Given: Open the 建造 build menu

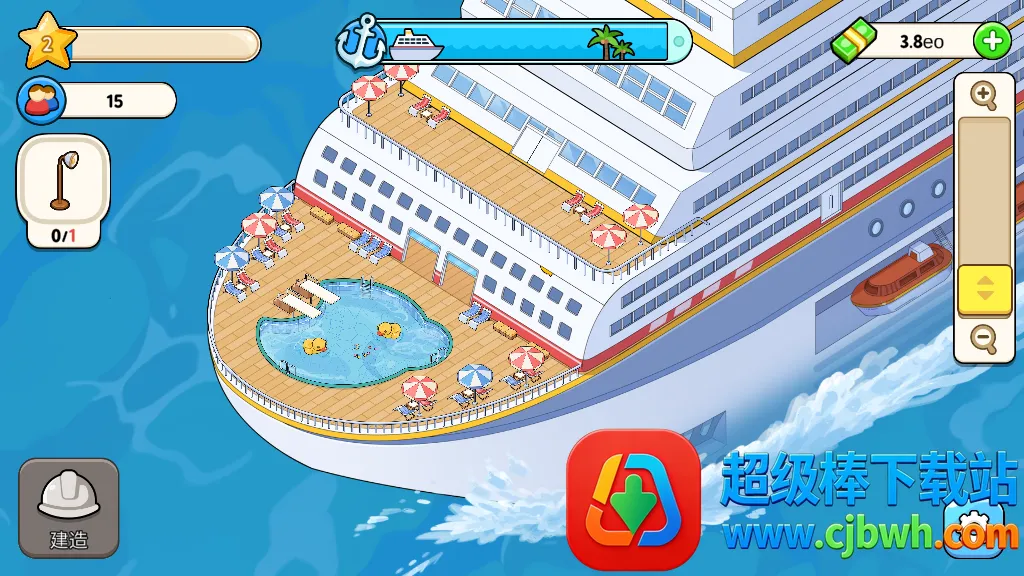Looking at the screenshot, I should 68,507.
